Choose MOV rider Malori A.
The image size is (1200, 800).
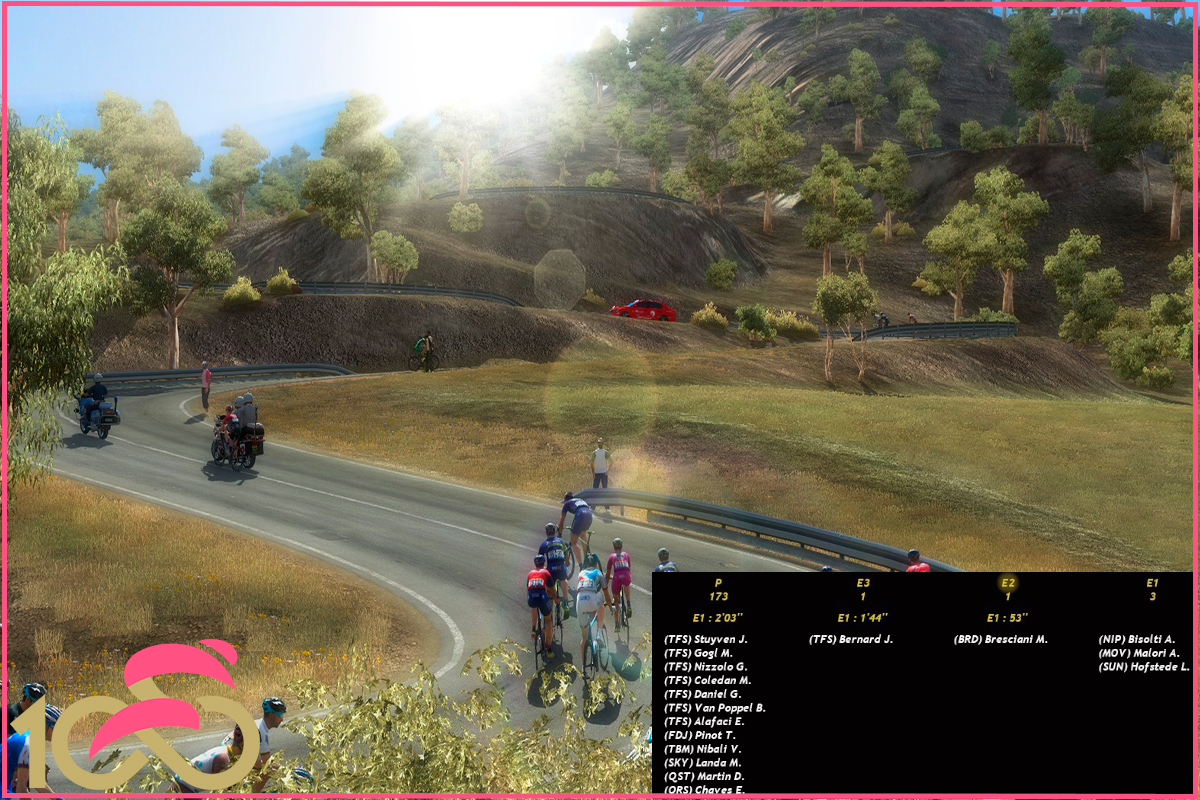pos(1139,653)
